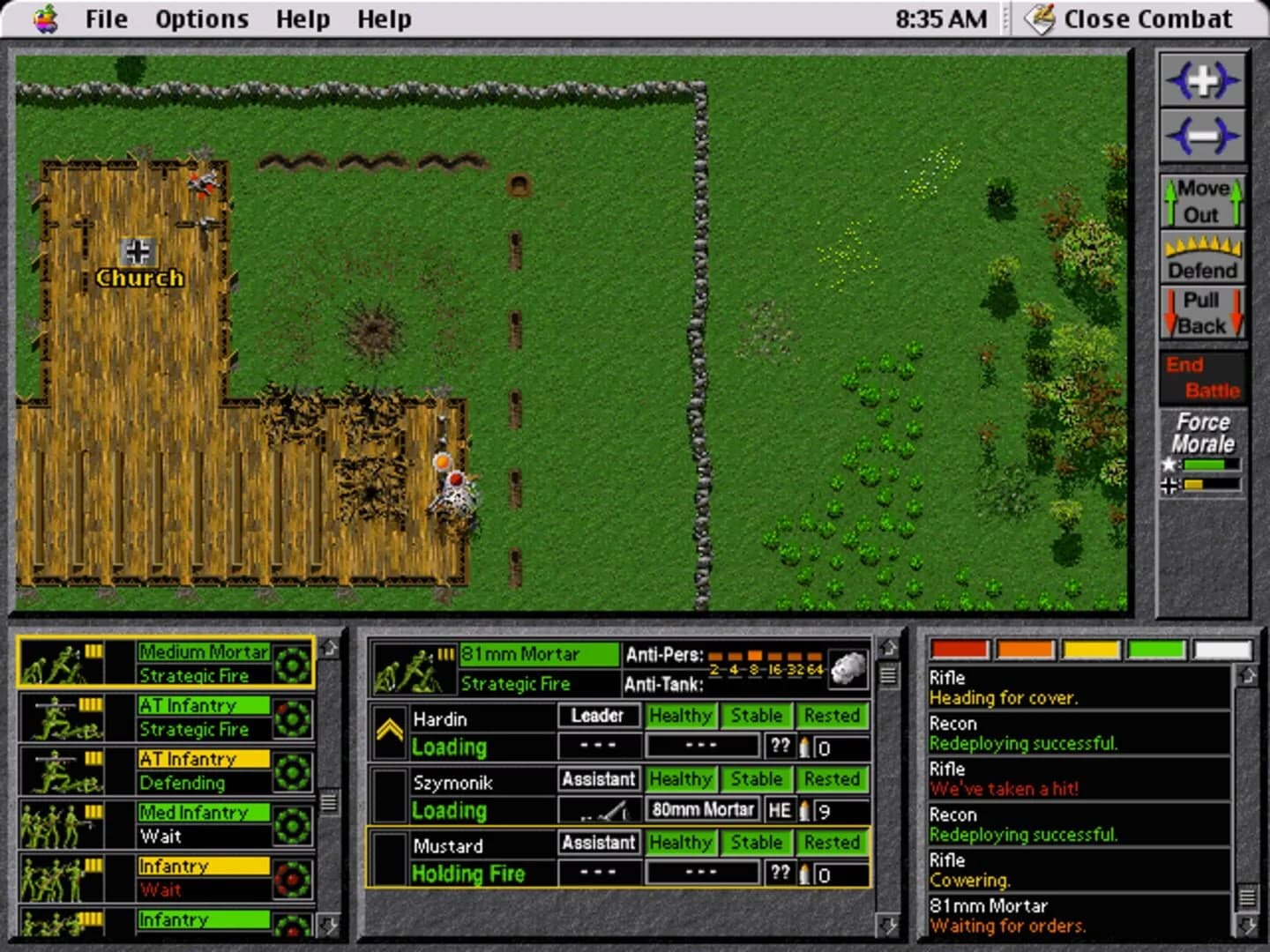This screenshot has width=1270, height=952.
Task: Toggle Mustard's Holding Fire state
Action: pos(468,874)
